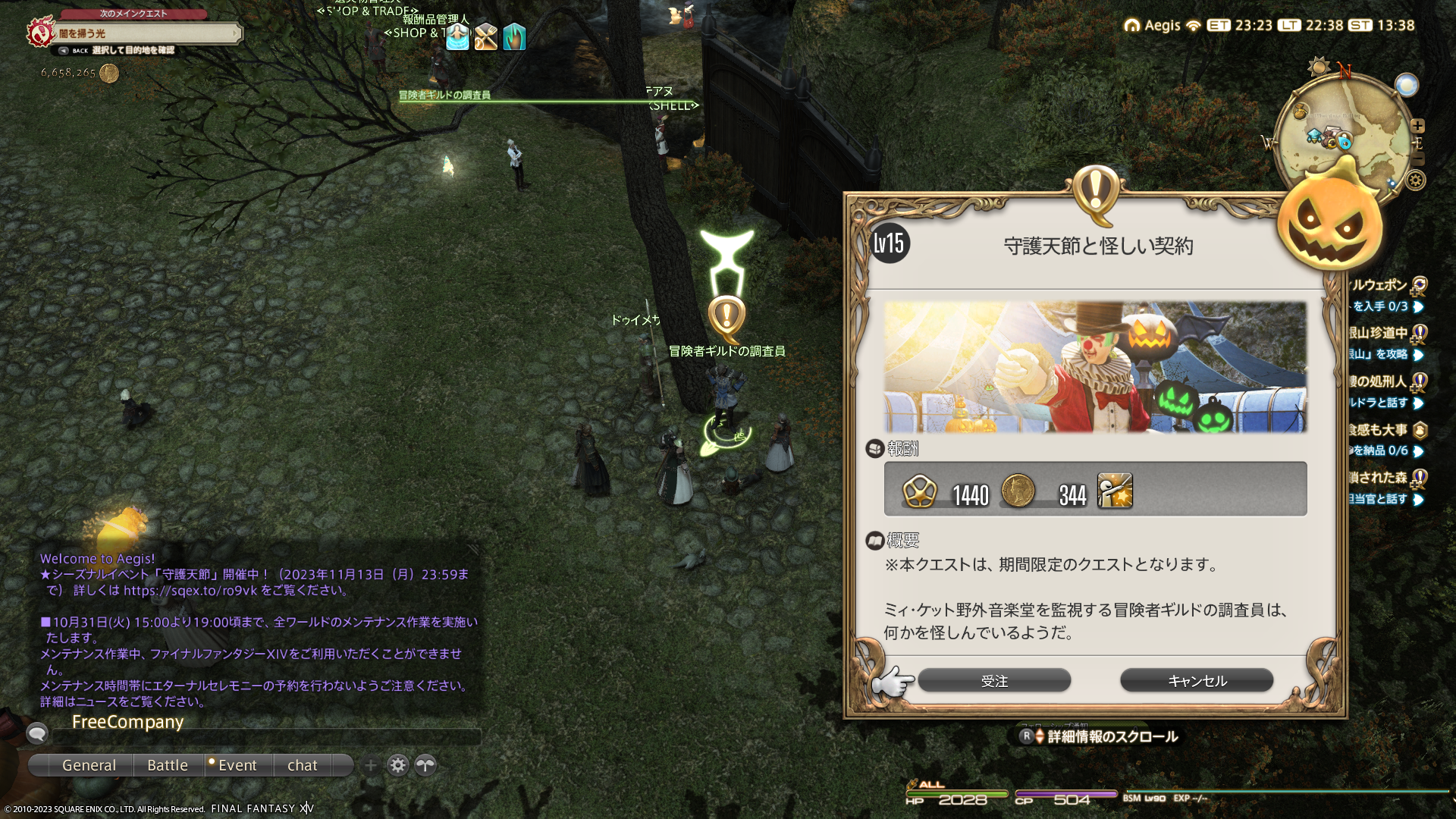Open minimap settings gear
The height and width of the screenshot is (819, 1456).
[x=1416, y=180]
